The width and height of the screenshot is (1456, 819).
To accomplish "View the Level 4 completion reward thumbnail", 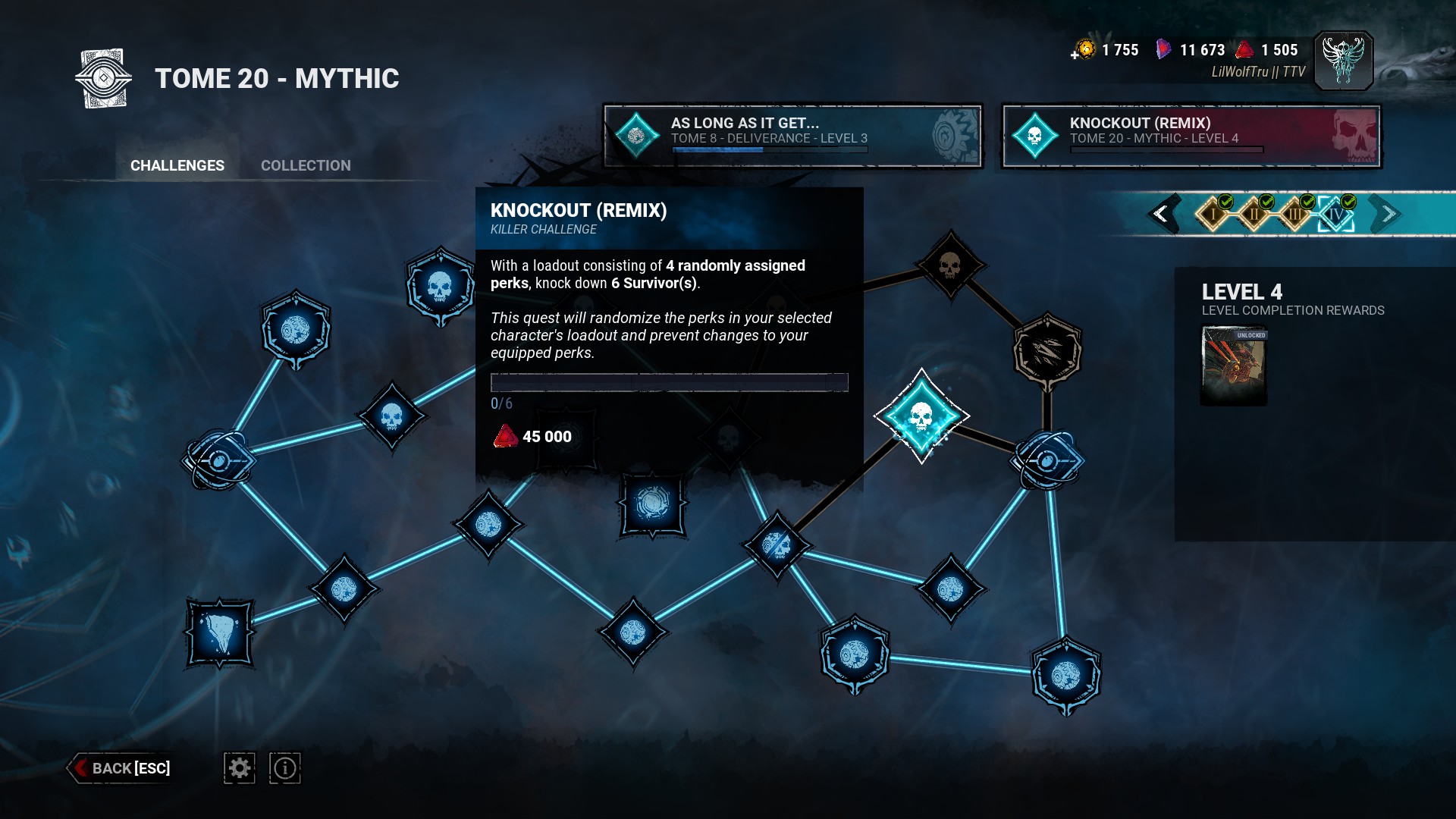I will (1234, 366).
